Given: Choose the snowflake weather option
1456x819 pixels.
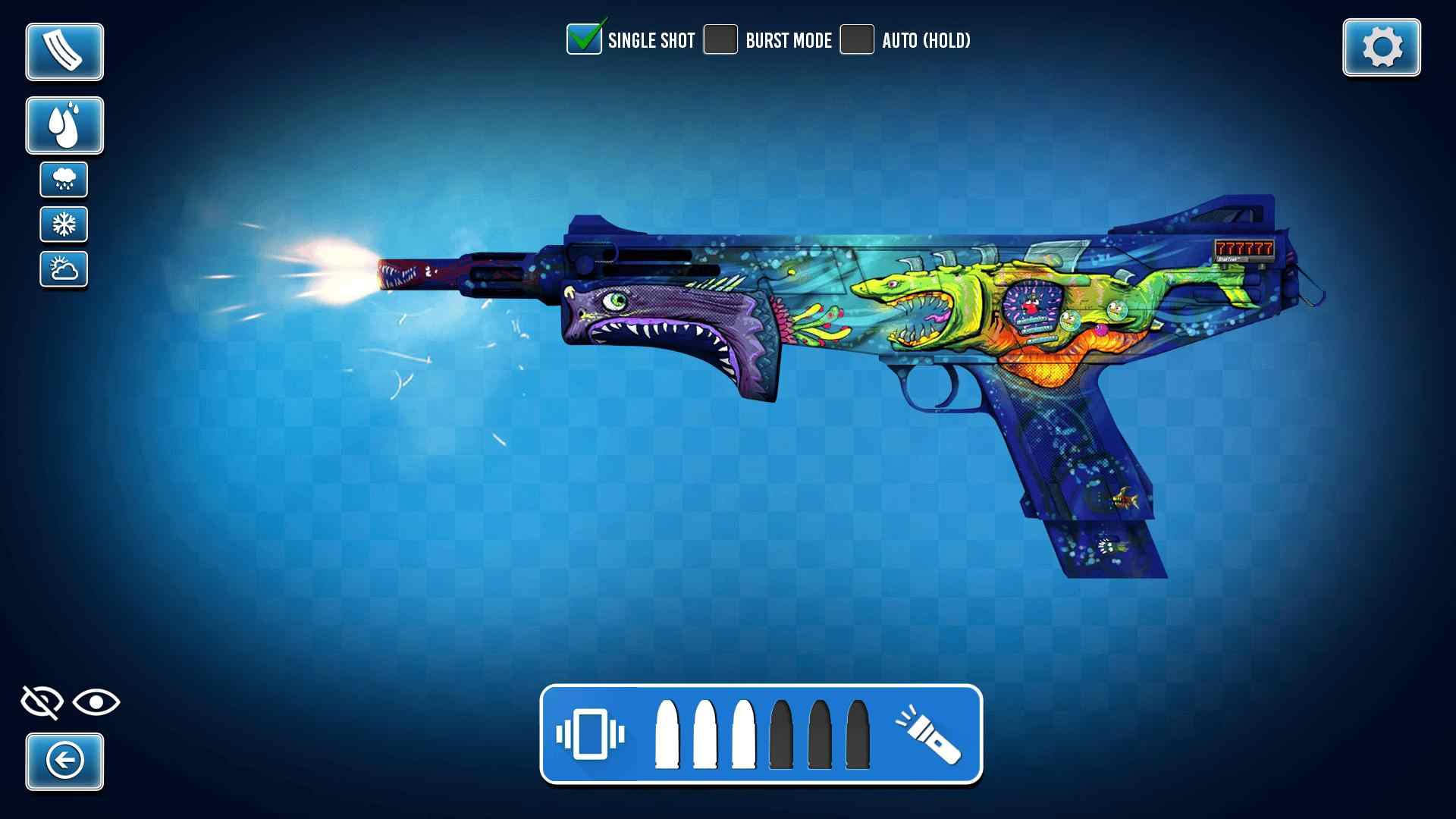Looking at the screenshot, I should 64,224.
